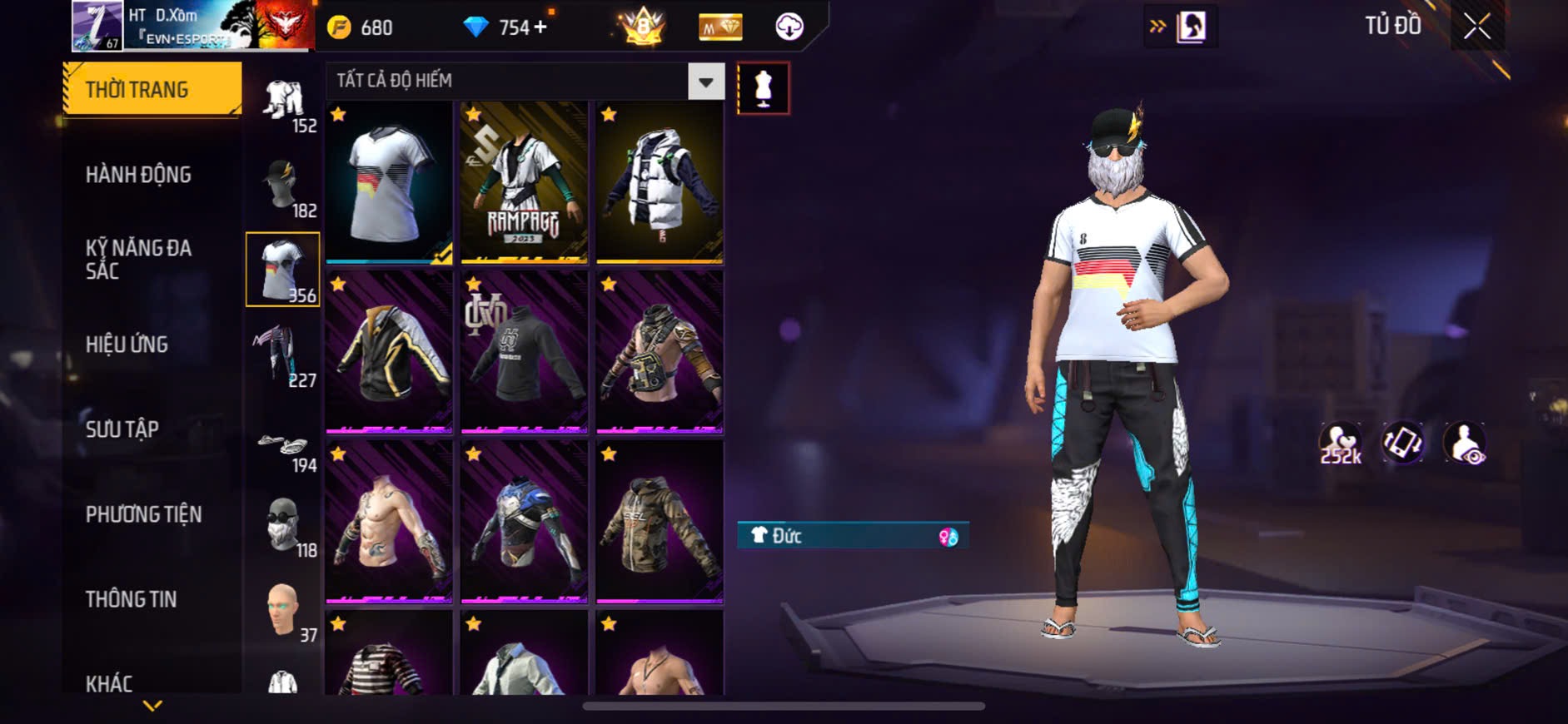This screenshot has height=724, width=1568.
Task: Open the shoes category with 194 items
Action: [x=283, y=449]
